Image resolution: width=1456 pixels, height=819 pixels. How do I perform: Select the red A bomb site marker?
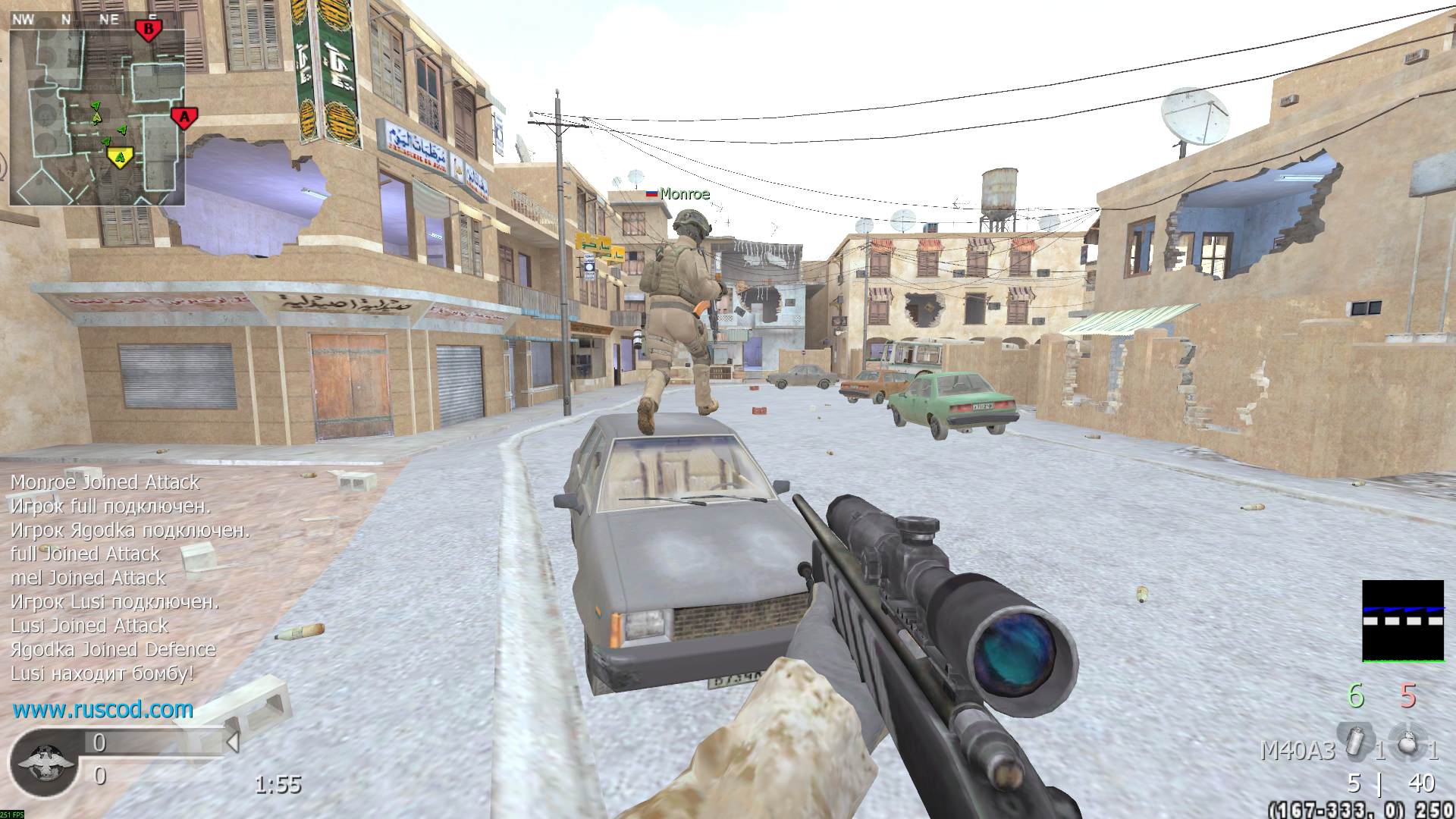point(184,118)
